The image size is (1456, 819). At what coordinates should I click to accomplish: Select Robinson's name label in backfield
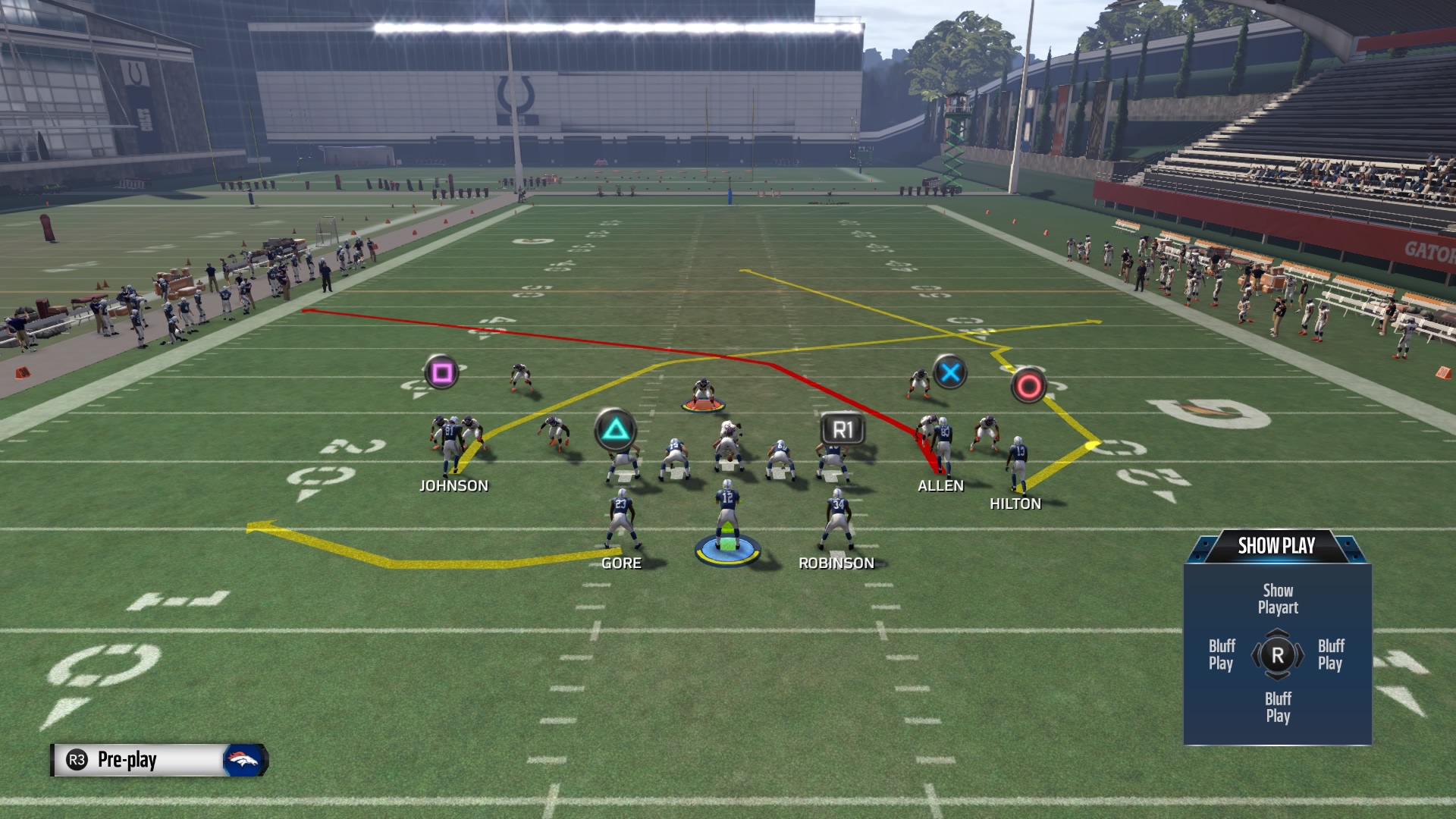[836, 563]
